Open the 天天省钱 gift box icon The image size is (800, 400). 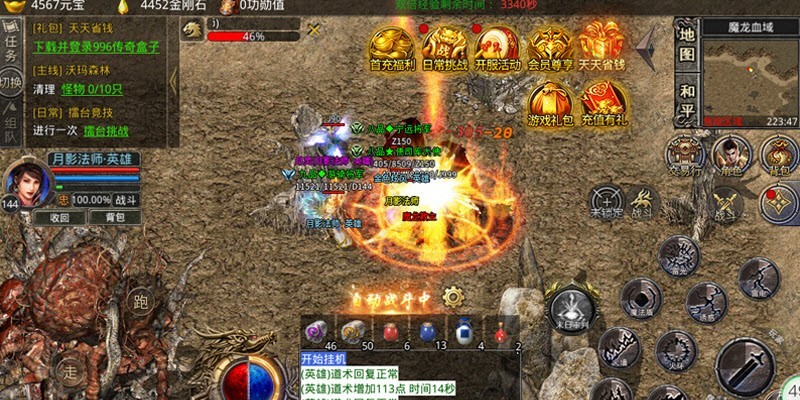coord(602,48)
